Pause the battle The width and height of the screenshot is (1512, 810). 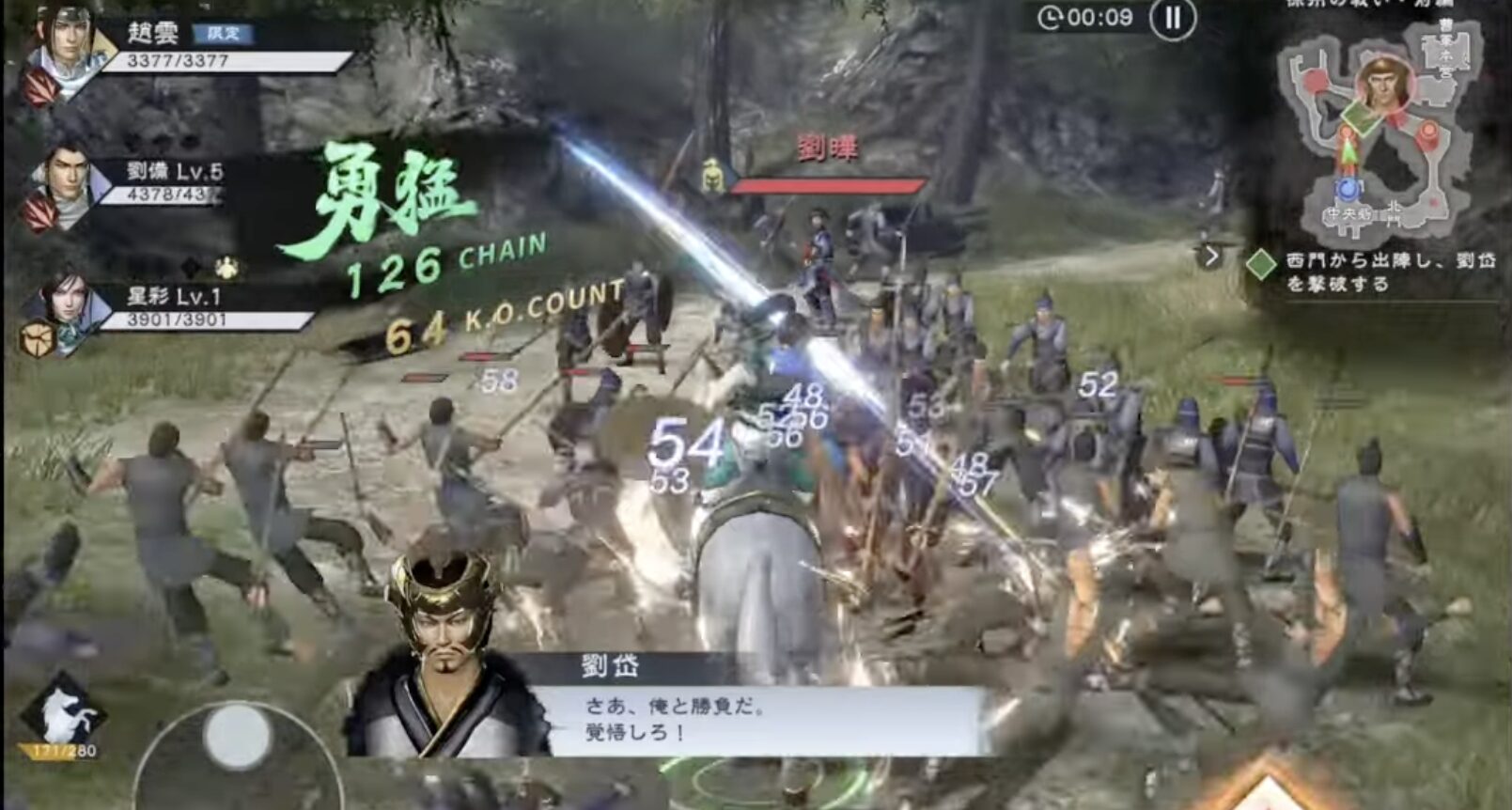1173,19
